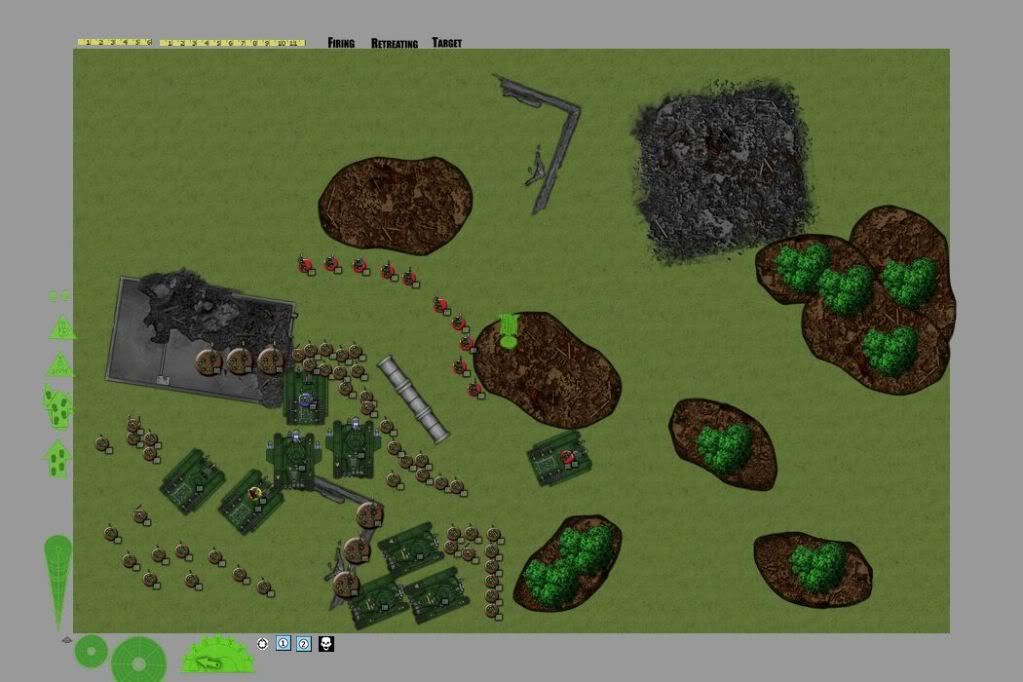Screen dimensions: 1023x682
Task: Select the Firing status label
Action: (x=341, y=43)
